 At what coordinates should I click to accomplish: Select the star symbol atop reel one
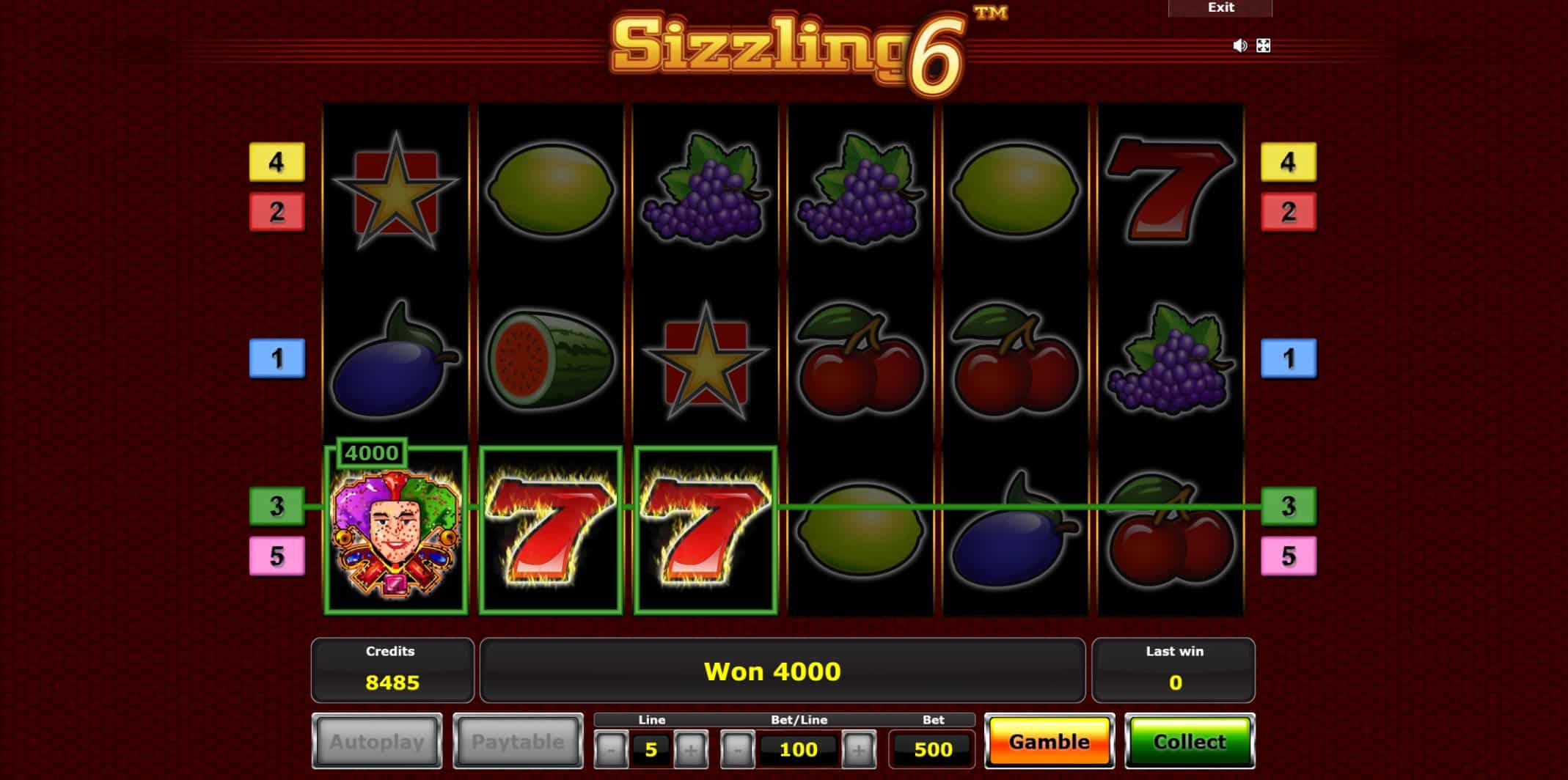[x=397, y=189]
